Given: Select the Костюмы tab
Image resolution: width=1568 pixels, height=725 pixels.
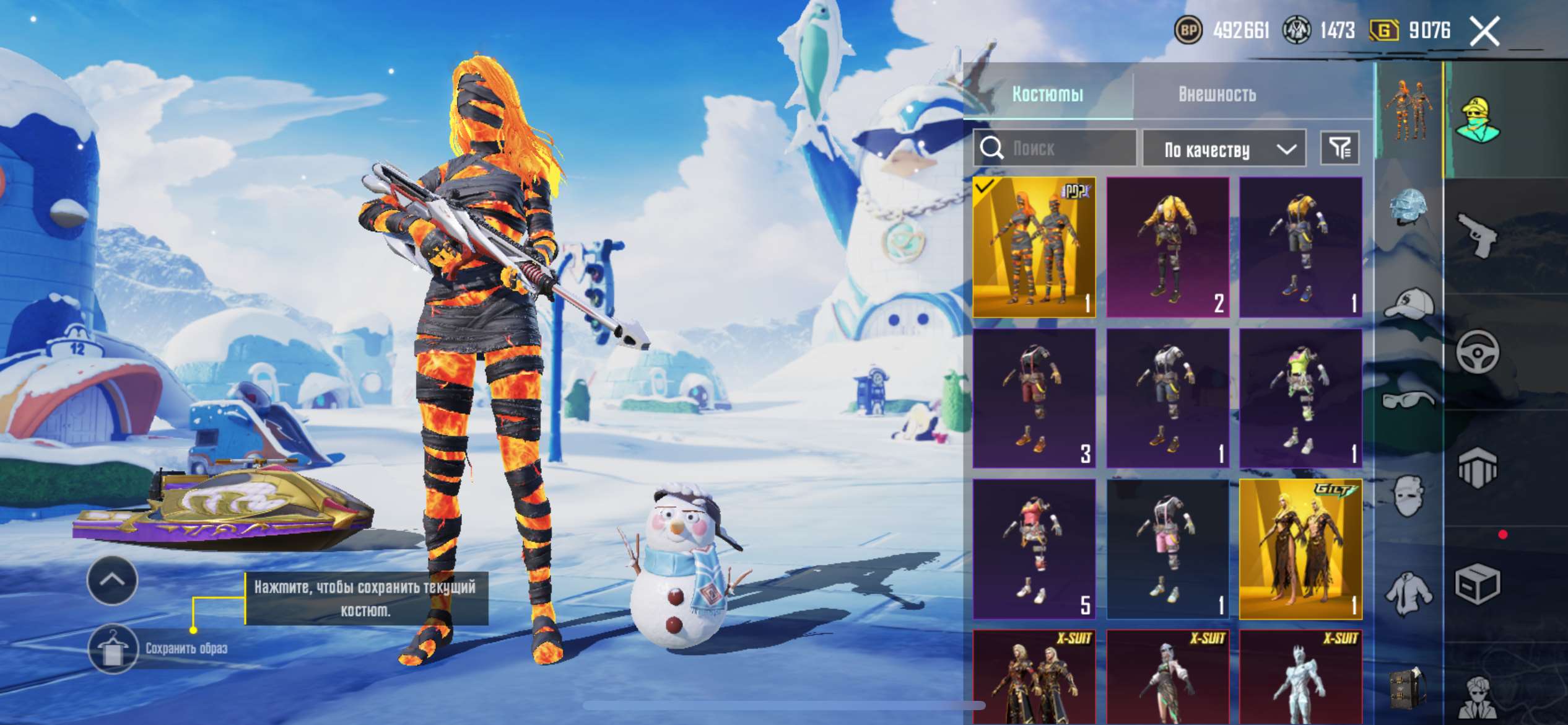Looking at the screenshot, I should click(x=1048, y=94).
